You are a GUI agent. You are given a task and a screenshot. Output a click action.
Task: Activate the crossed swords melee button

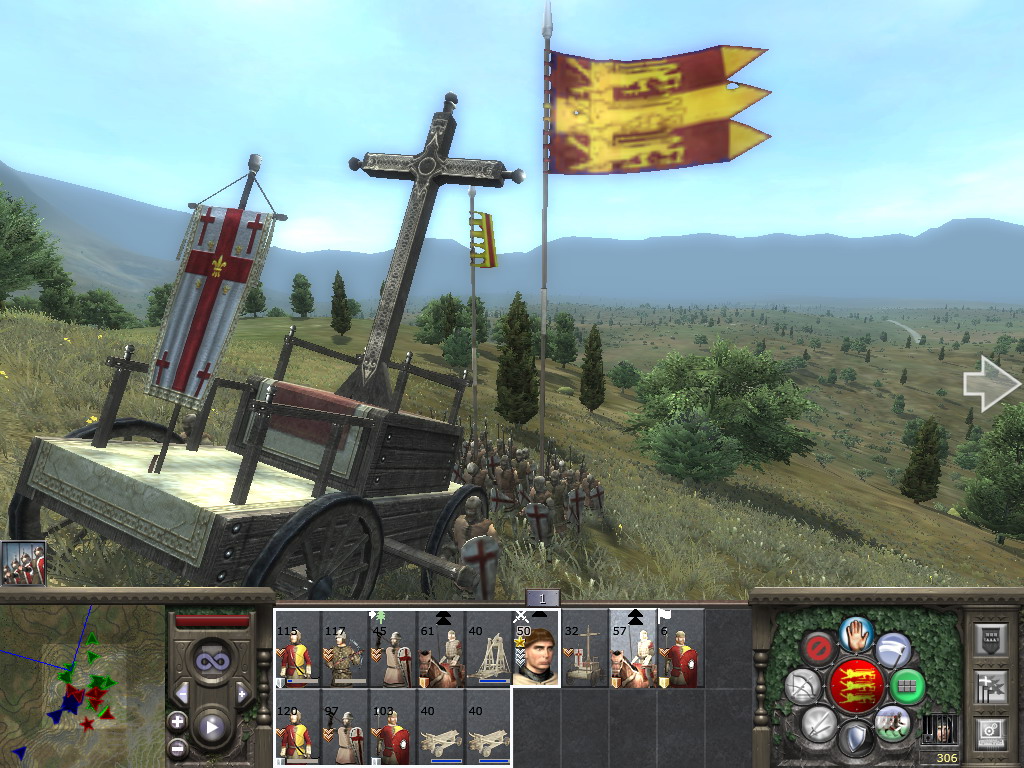tap(819, 722)
